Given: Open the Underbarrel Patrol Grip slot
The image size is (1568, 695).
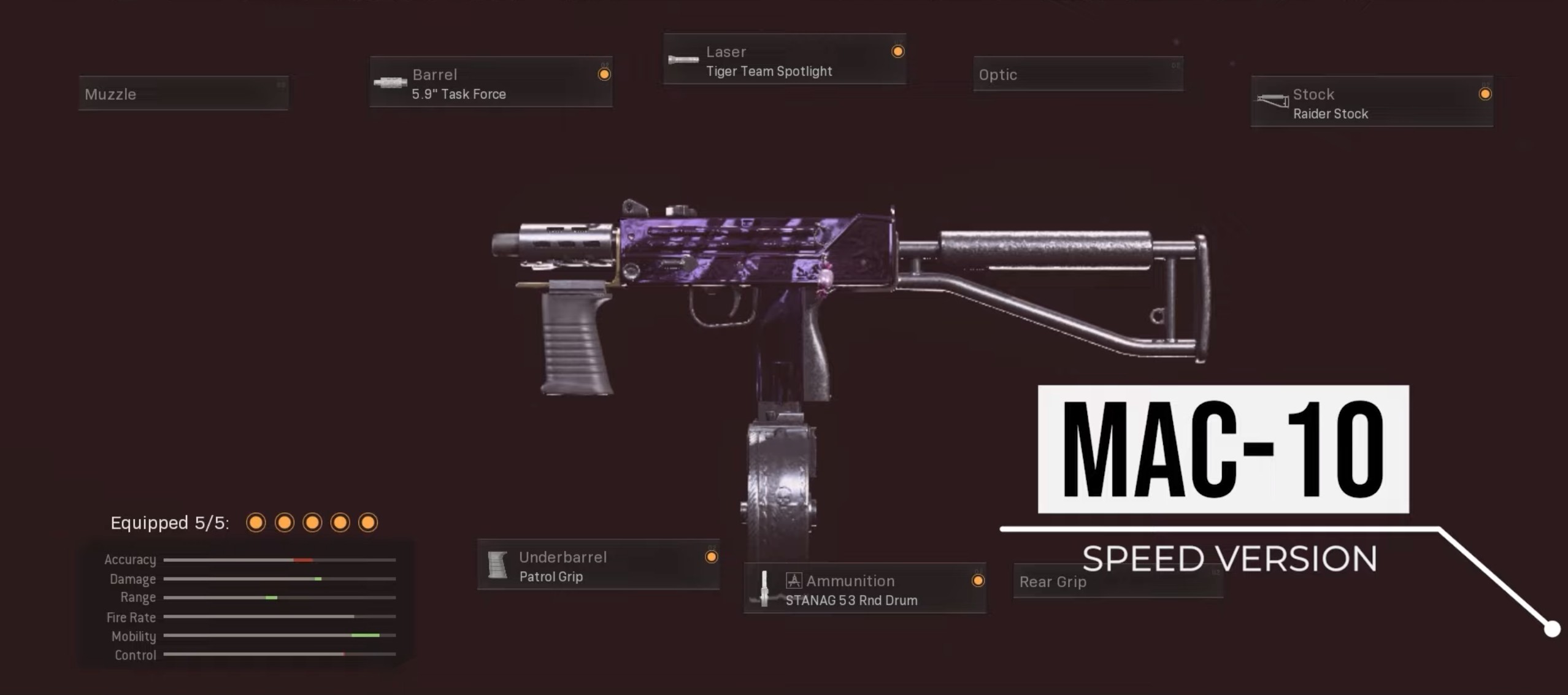Looking at the screenshot, I should (598, 565).
